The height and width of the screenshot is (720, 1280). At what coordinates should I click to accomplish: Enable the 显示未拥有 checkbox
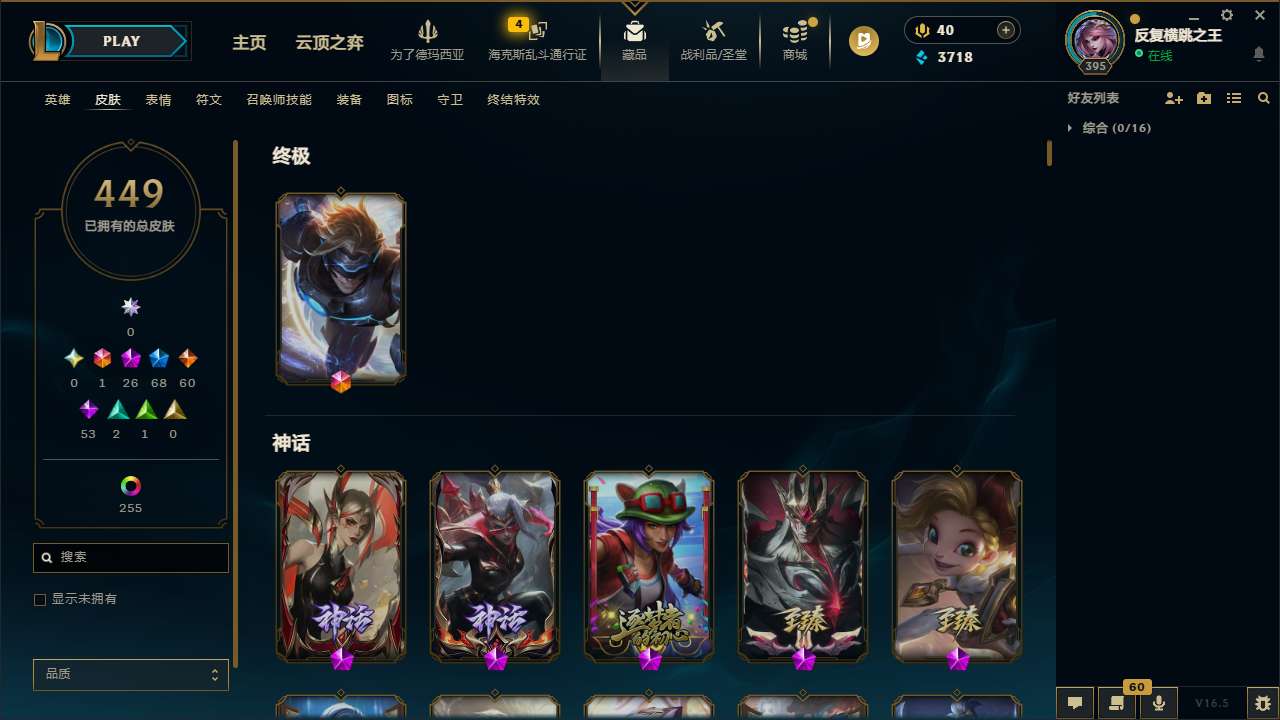click(x=40, y=599)
